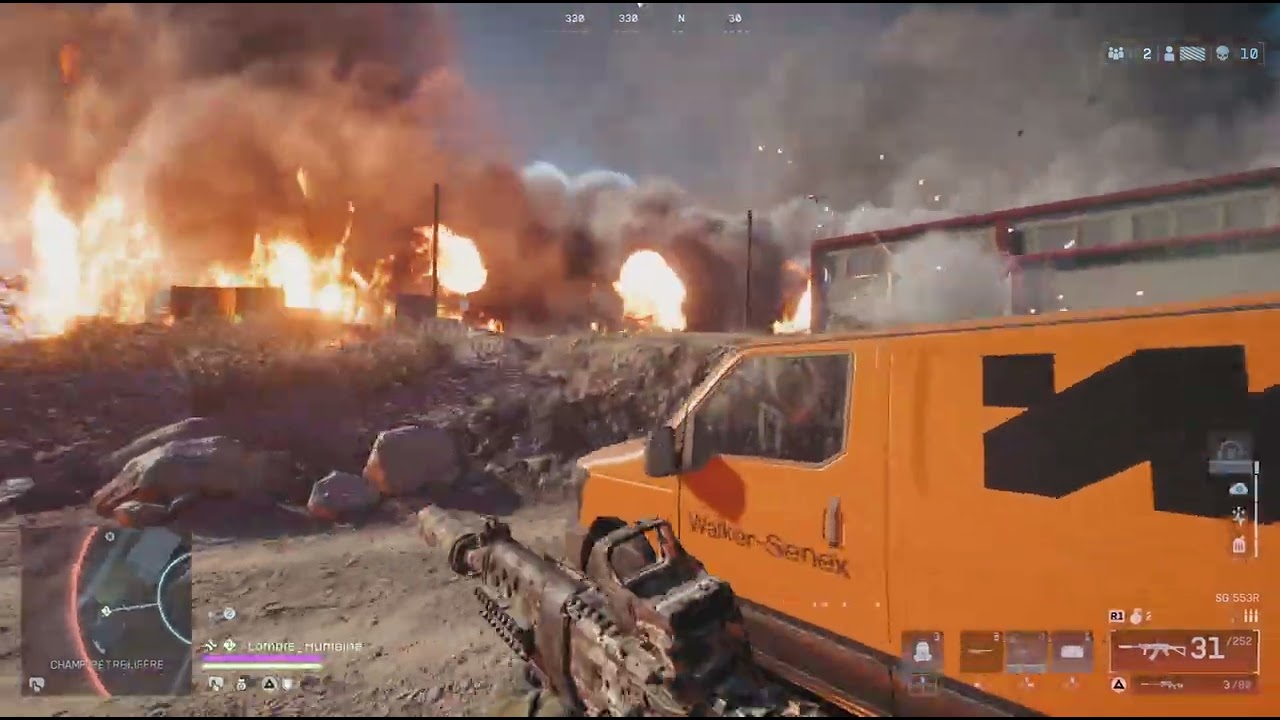Pick the supply pouch gadget slot
Image resolution: width=1280 pixels, height=720 pixels.
[1071, 652]
